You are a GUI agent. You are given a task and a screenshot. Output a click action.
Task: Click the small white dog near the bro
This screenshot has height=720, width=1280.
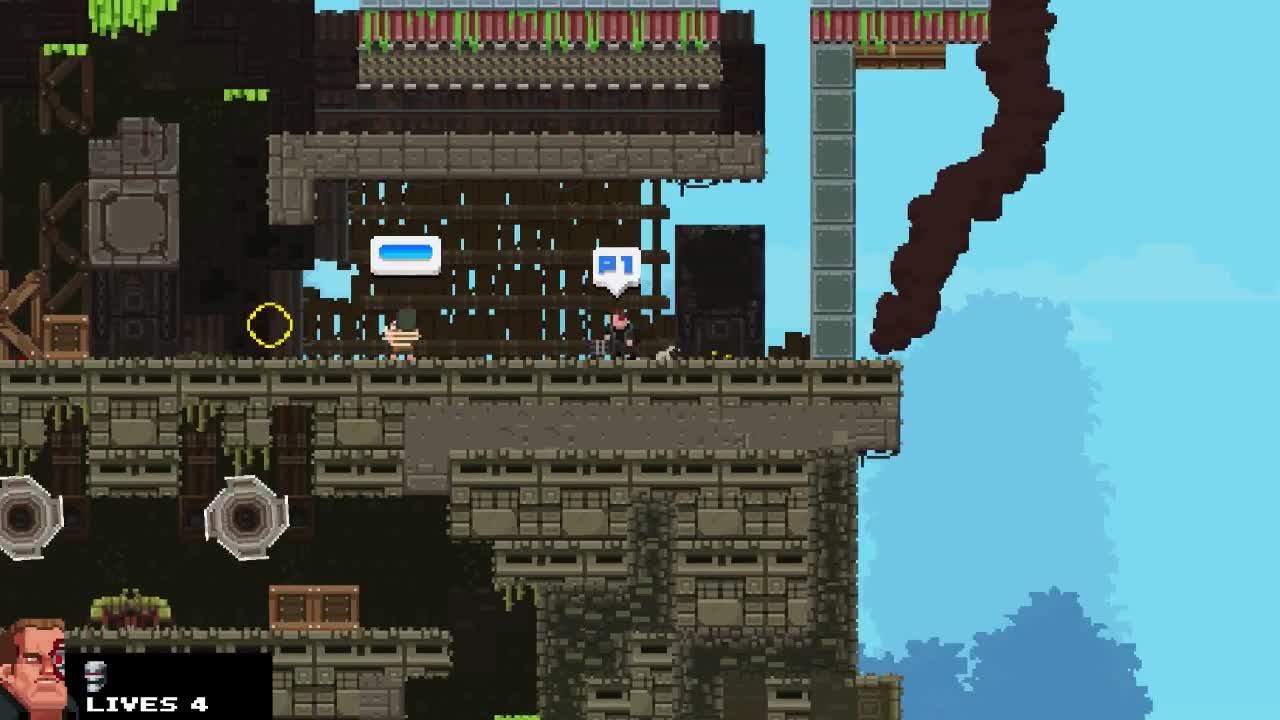point(663,349)
